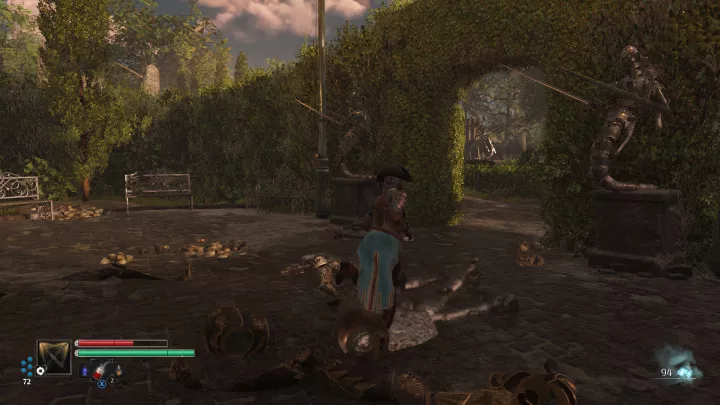Select the blue flask consumable icon
The height and width of the screenshot is (405, 720).
pyautogui.click(x=85, y=371)
